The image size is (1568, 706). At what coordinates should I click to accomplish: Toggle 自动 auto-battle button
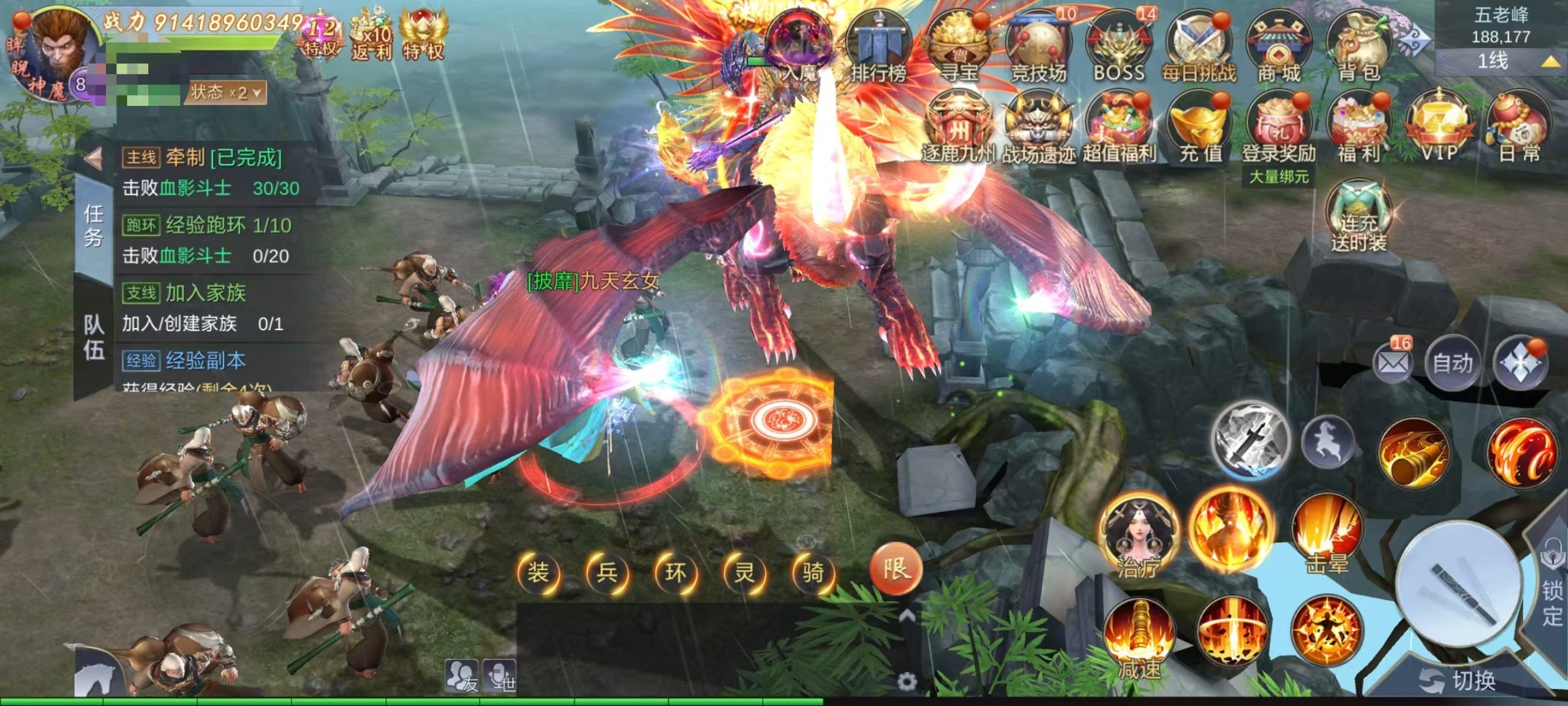(x=1452, y=364)
